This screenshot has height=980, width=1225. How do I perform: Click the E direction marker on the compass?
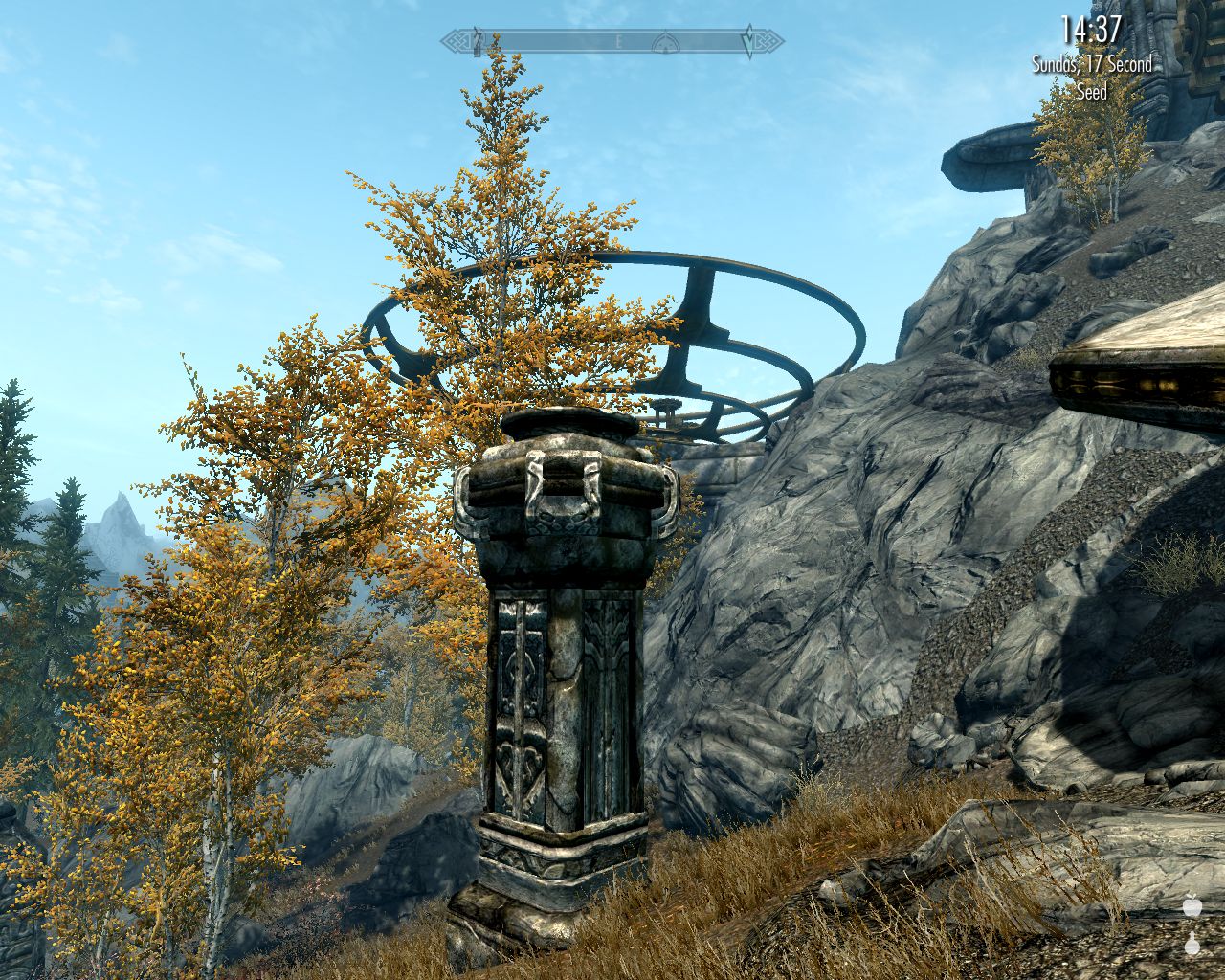(x=618, y=41)
